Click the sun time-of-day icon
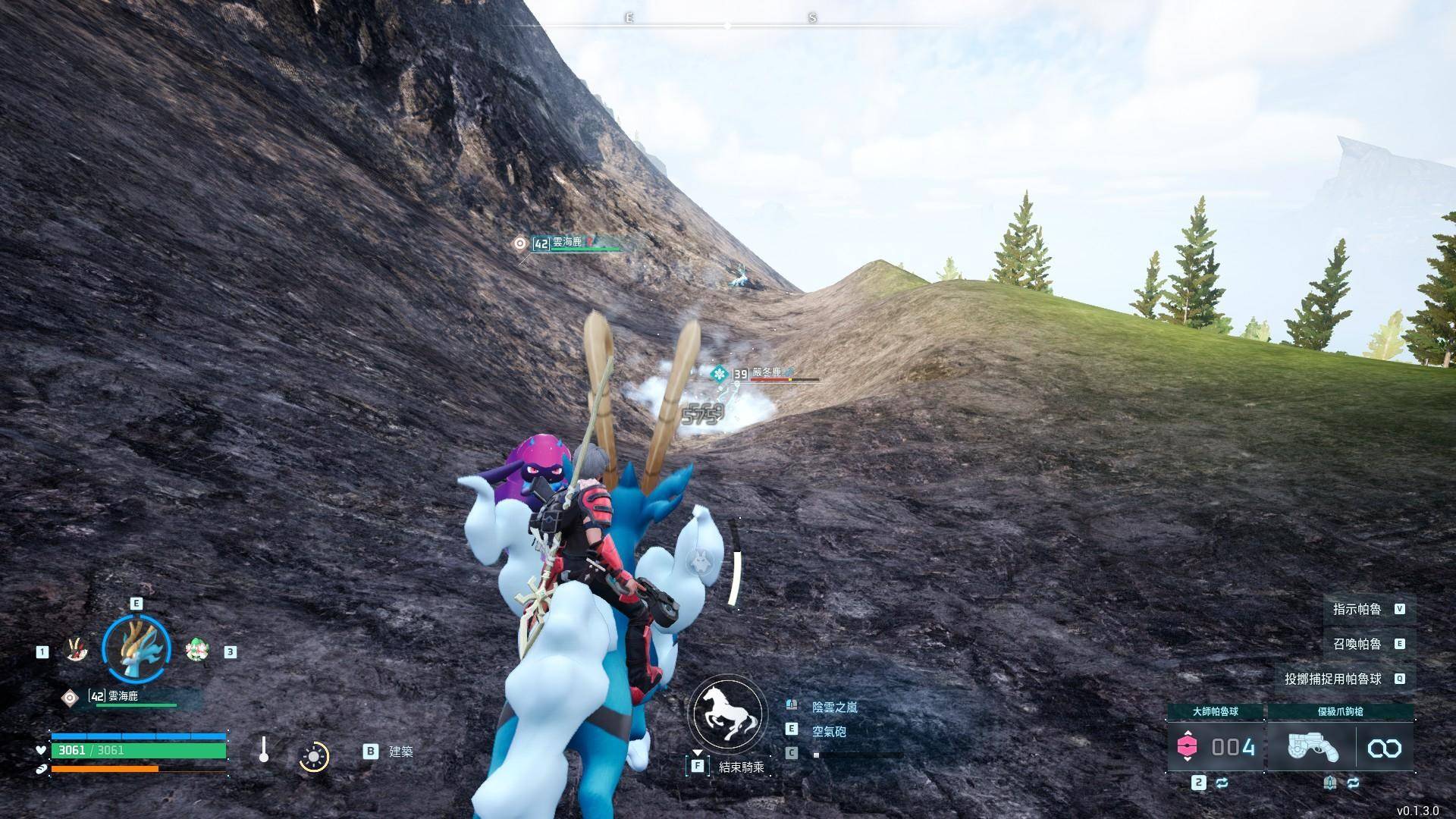Screen dimensions: 1456x819 click(314, 756)
